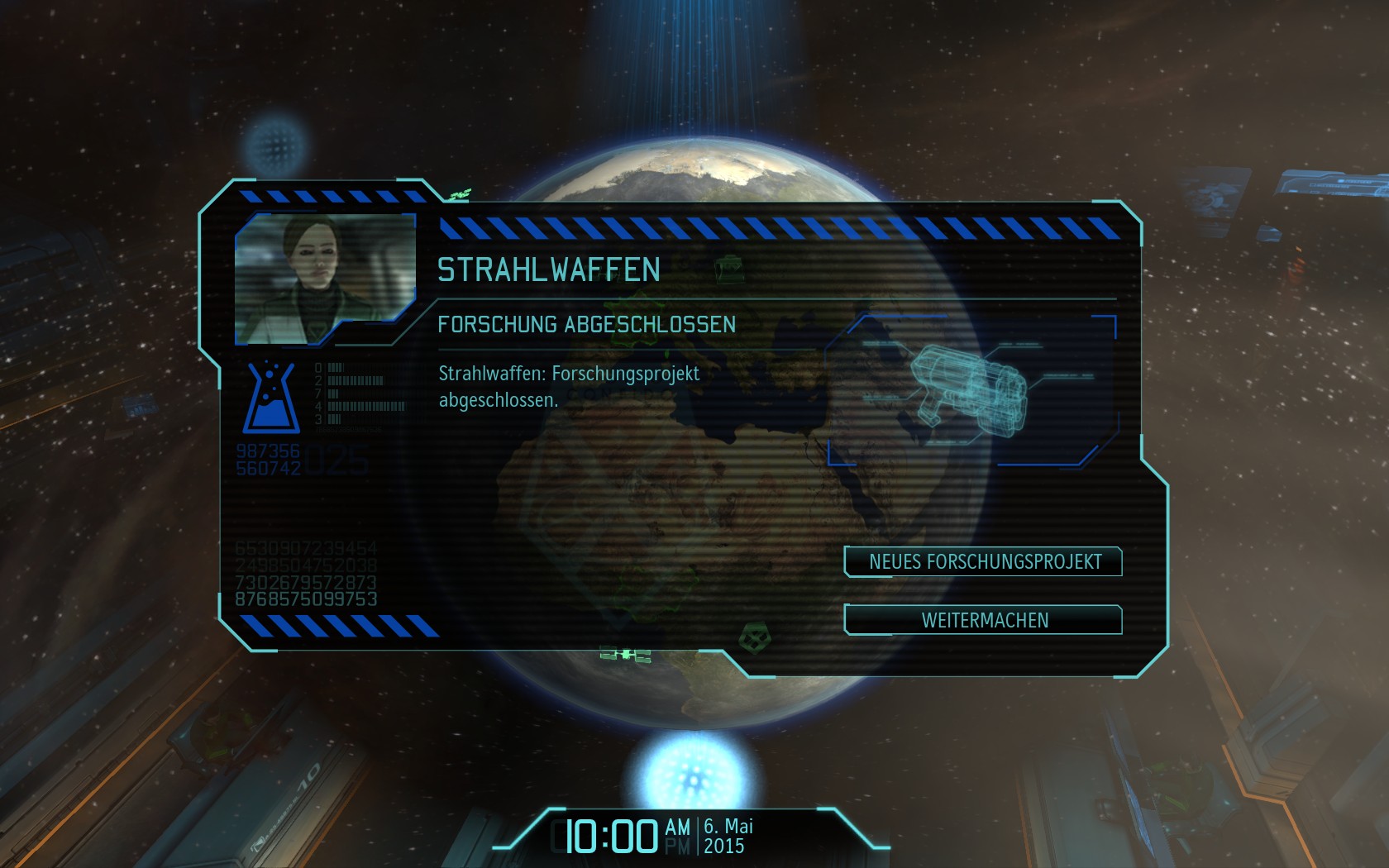Image resolution: width=1389 pixels, height=868 pixels.
Task: Choose Weitermachen to continue
Action: click(983, 620)
